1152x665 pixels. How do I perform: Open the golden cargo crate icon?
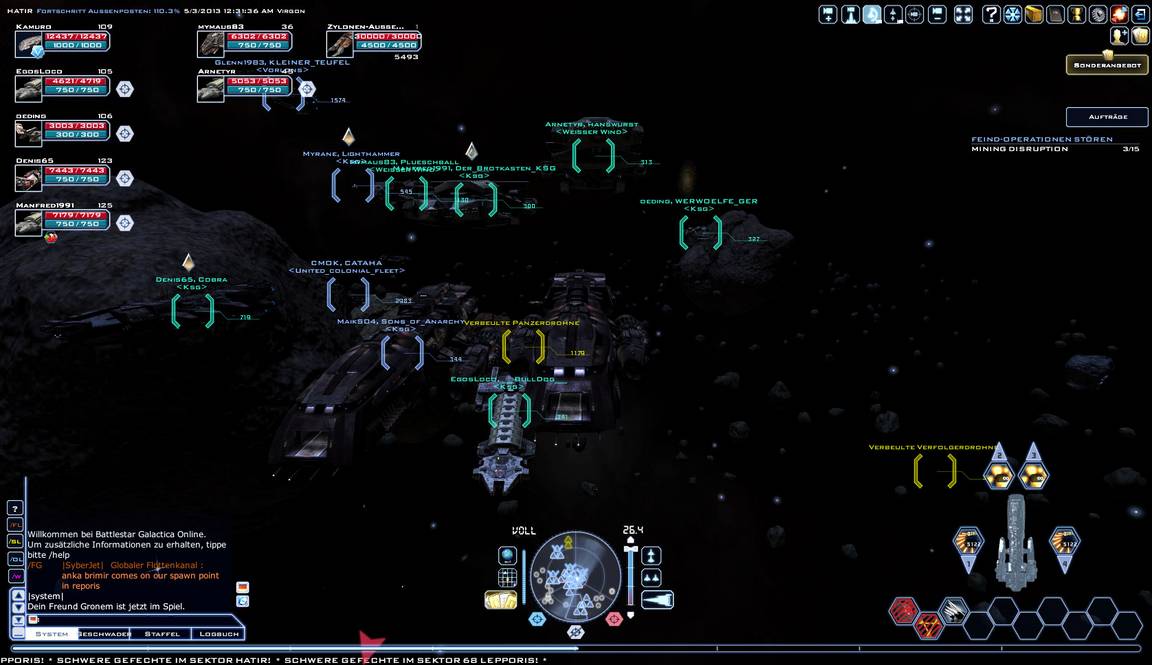tap(1034, 14)
